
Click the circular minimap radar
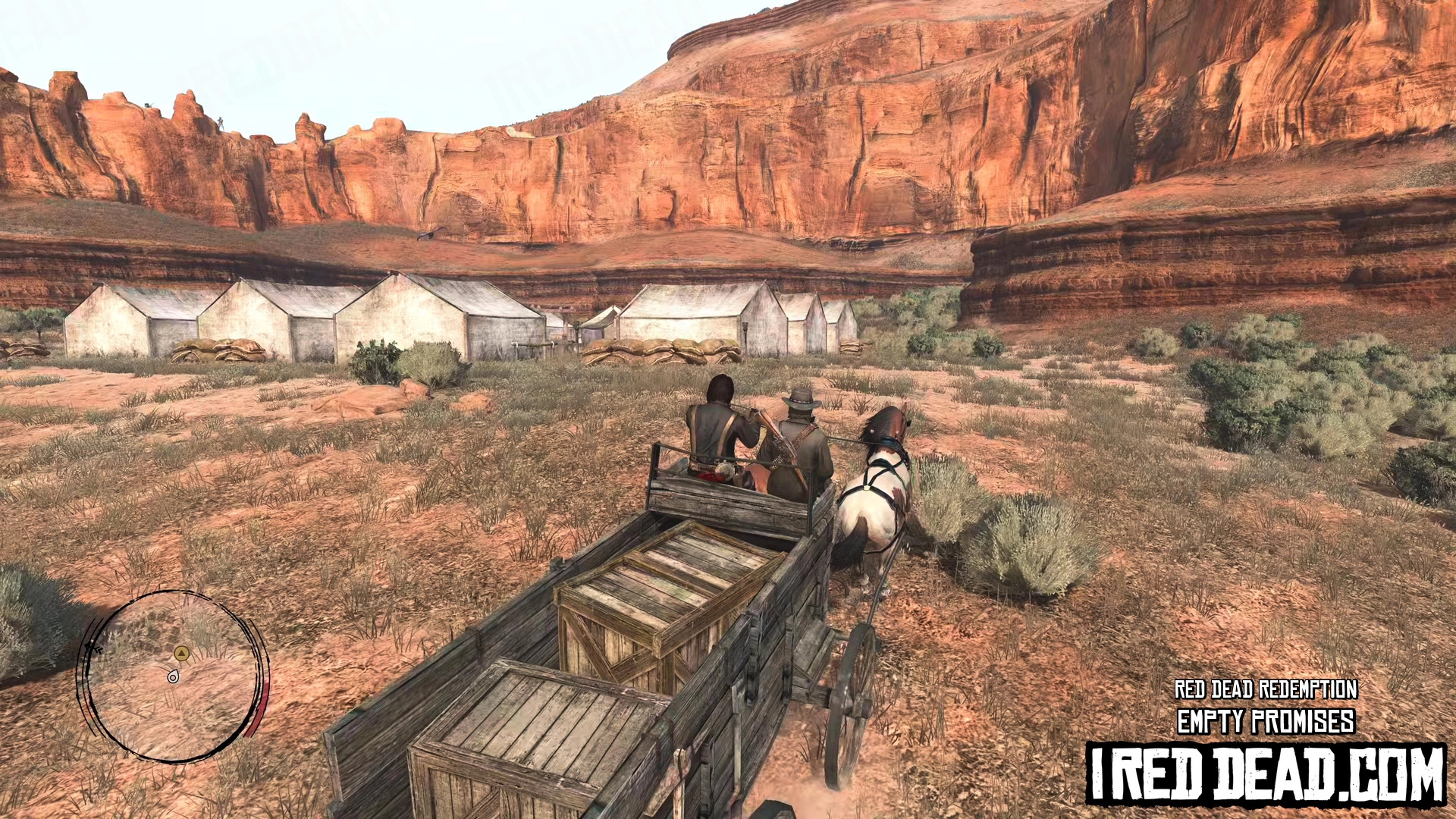tap(173, 676)
